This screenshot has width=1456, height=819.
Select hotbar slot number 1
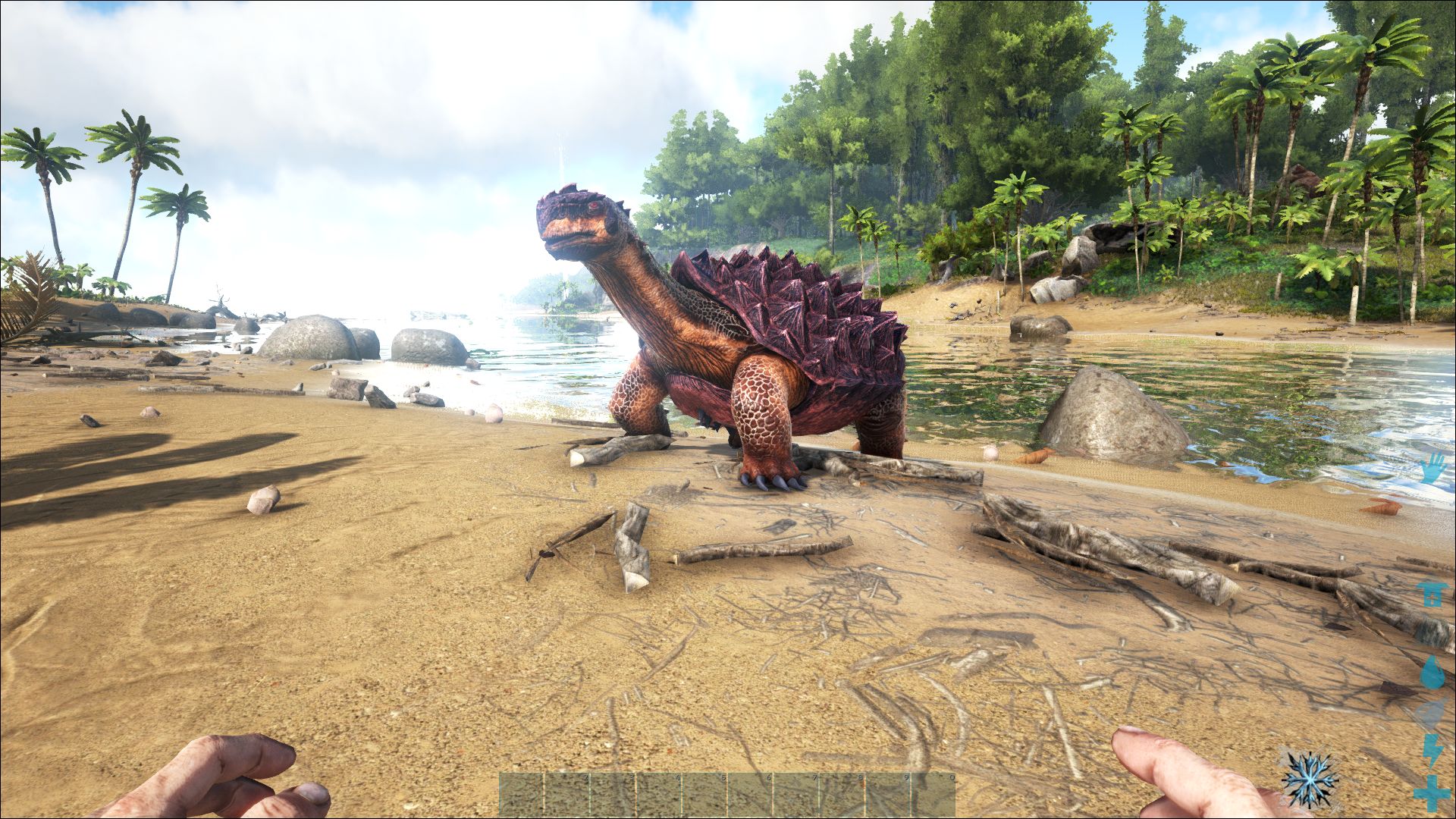point(522,795)
